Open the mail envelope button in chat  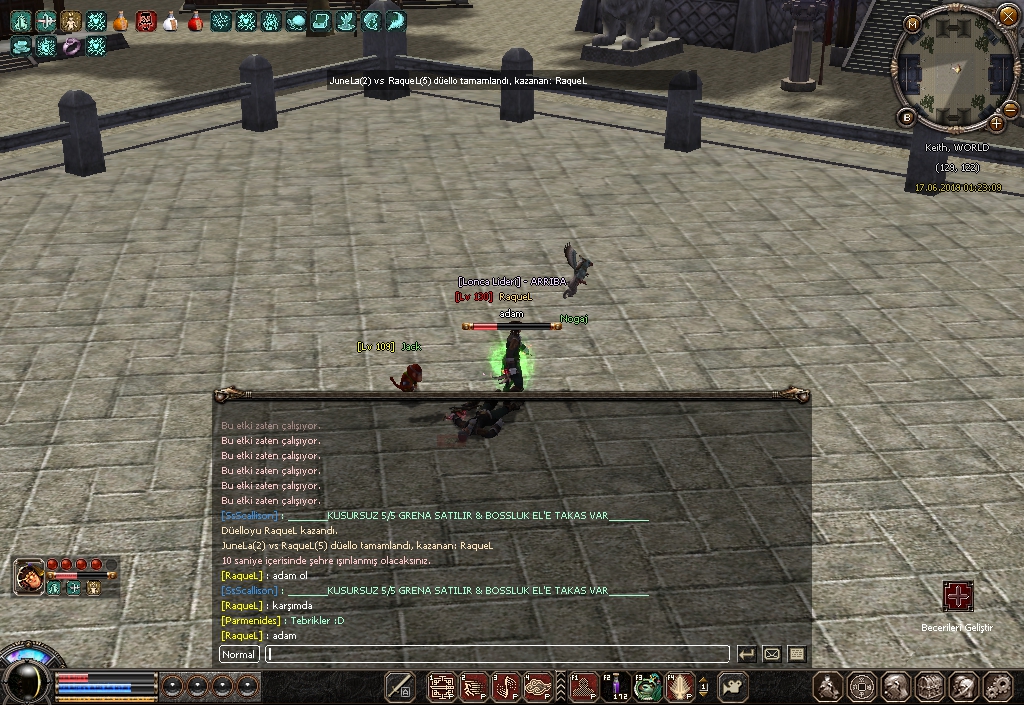(771, 654)
